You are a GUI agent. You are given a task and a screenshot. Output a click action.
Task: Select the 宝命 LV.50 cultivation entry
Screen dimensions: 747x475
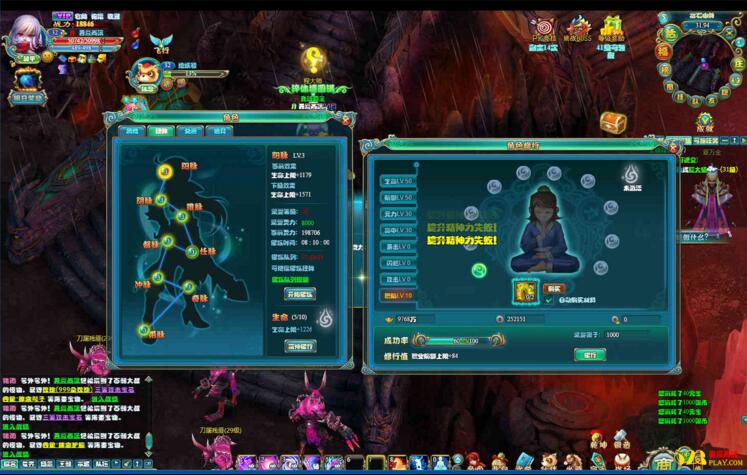click(x=397, y=181)
